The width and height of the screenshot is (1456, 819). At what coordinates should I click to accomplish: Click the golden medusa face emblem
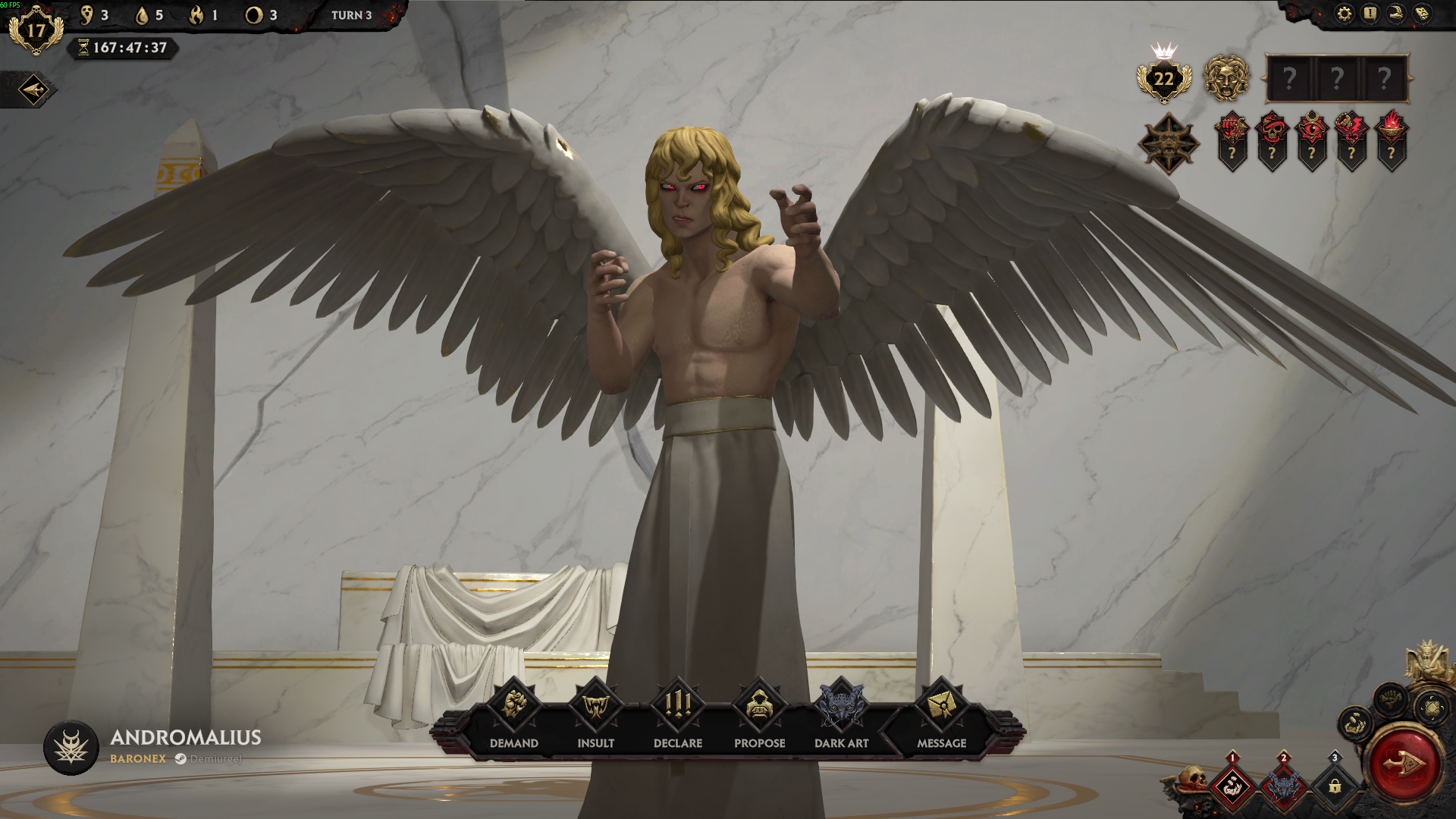click(x=1226, y=78)
